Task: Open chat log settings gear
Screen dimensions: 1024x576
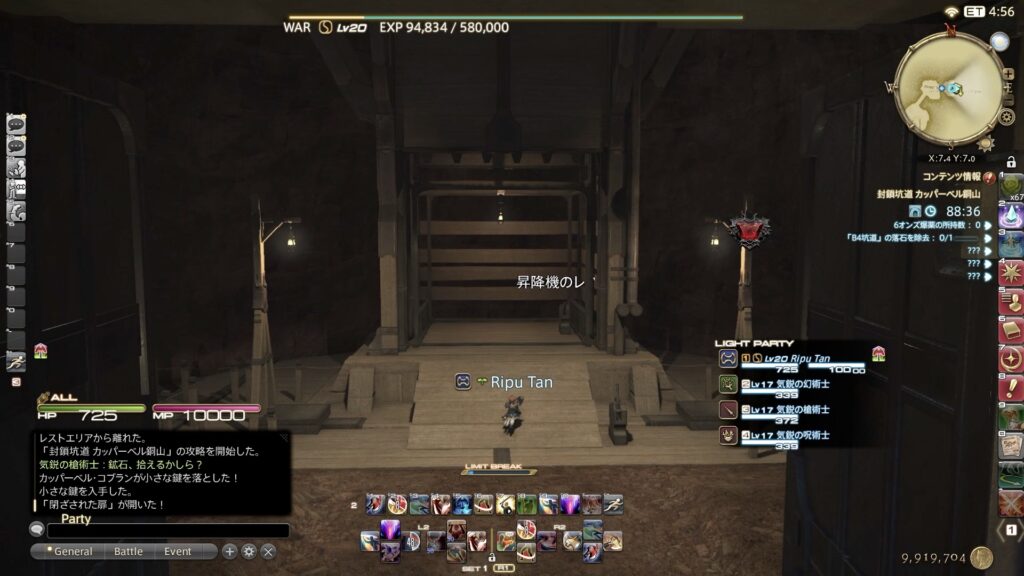Action: click(249, 551)
